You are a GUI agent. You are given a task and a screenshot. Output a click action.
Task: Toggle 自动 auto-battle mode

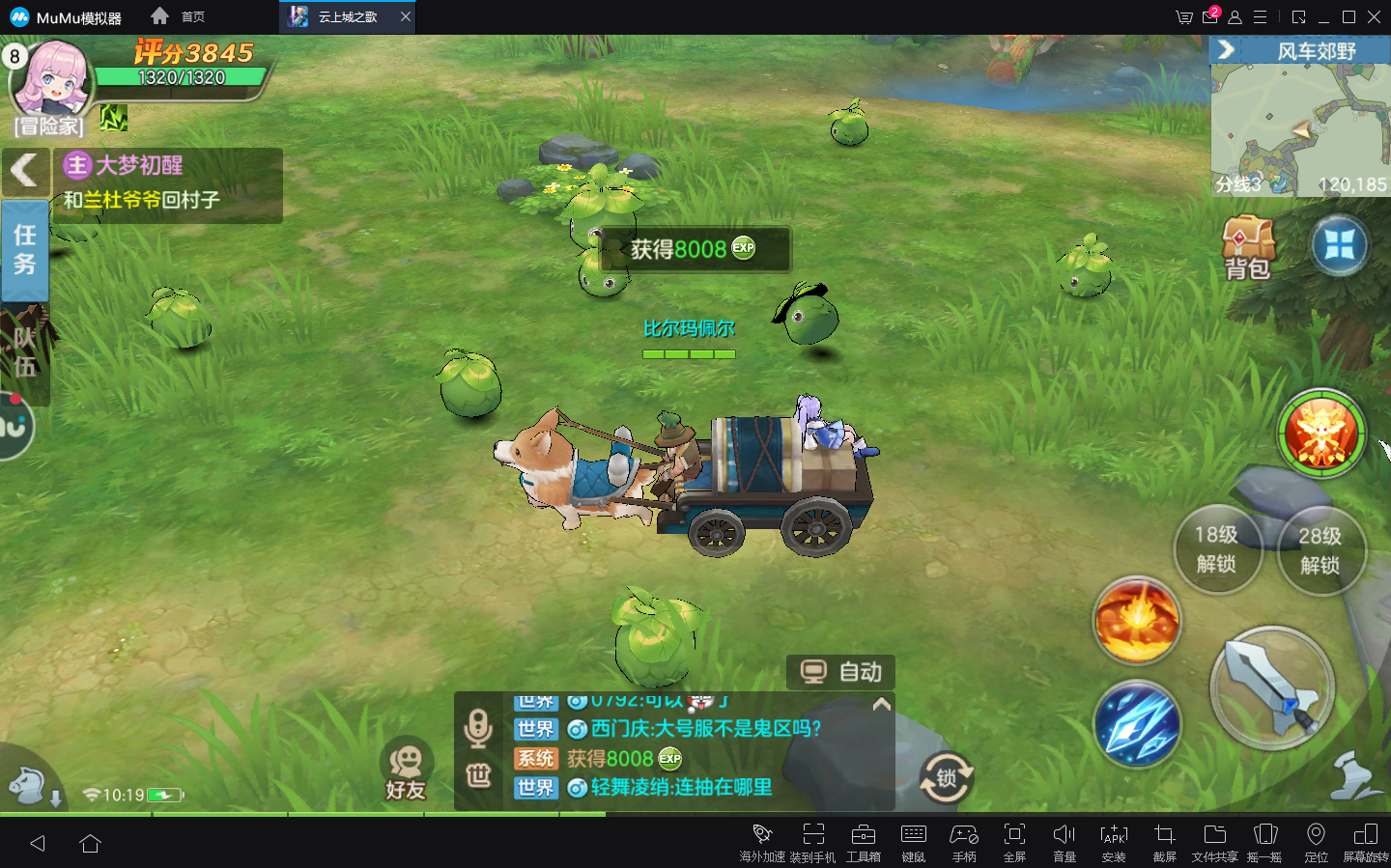point(841,672)
